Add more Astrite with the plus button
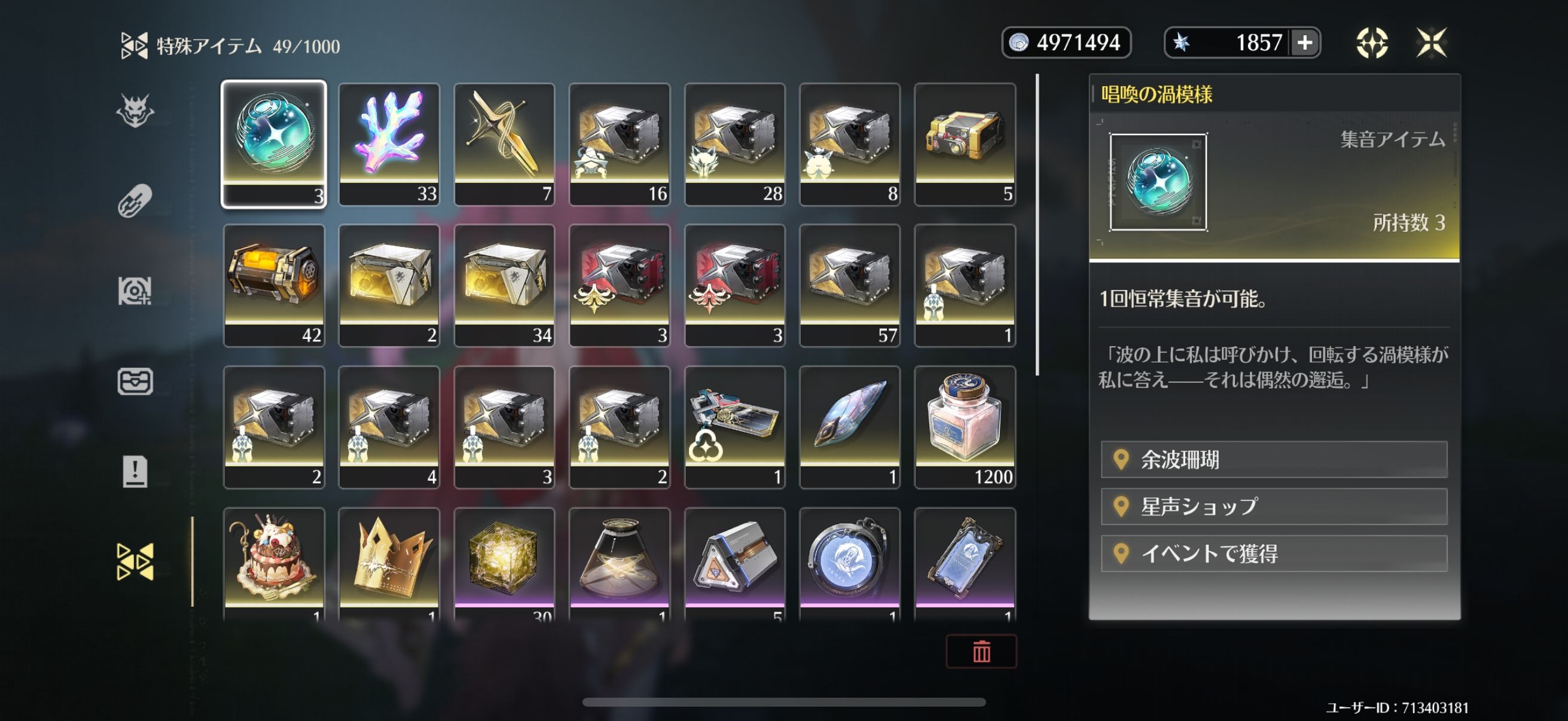Screen dimensions: 1568x721 coord(1304,42)
